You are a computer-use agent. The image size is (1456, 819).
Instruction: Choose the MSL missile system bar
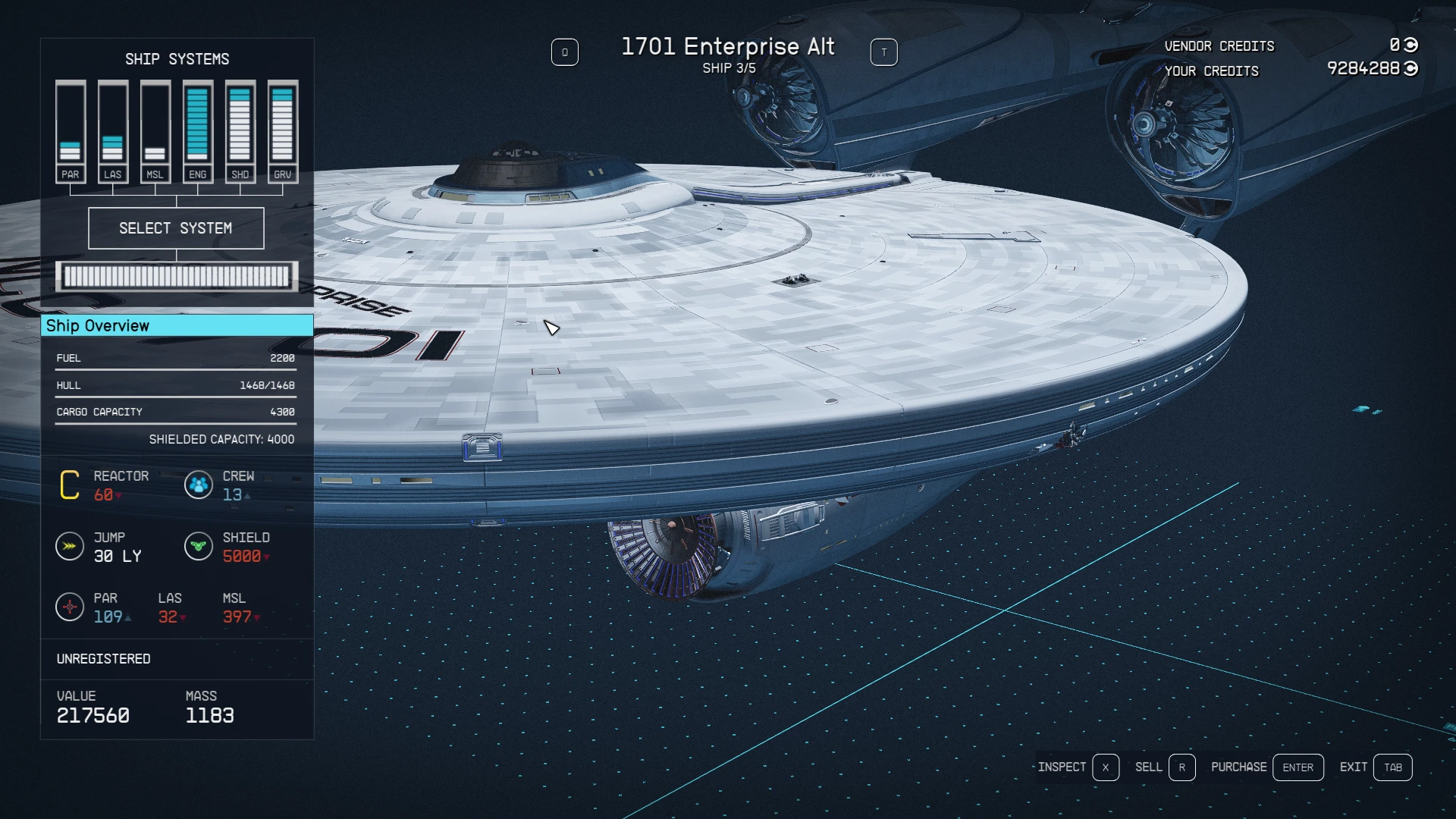155,131
